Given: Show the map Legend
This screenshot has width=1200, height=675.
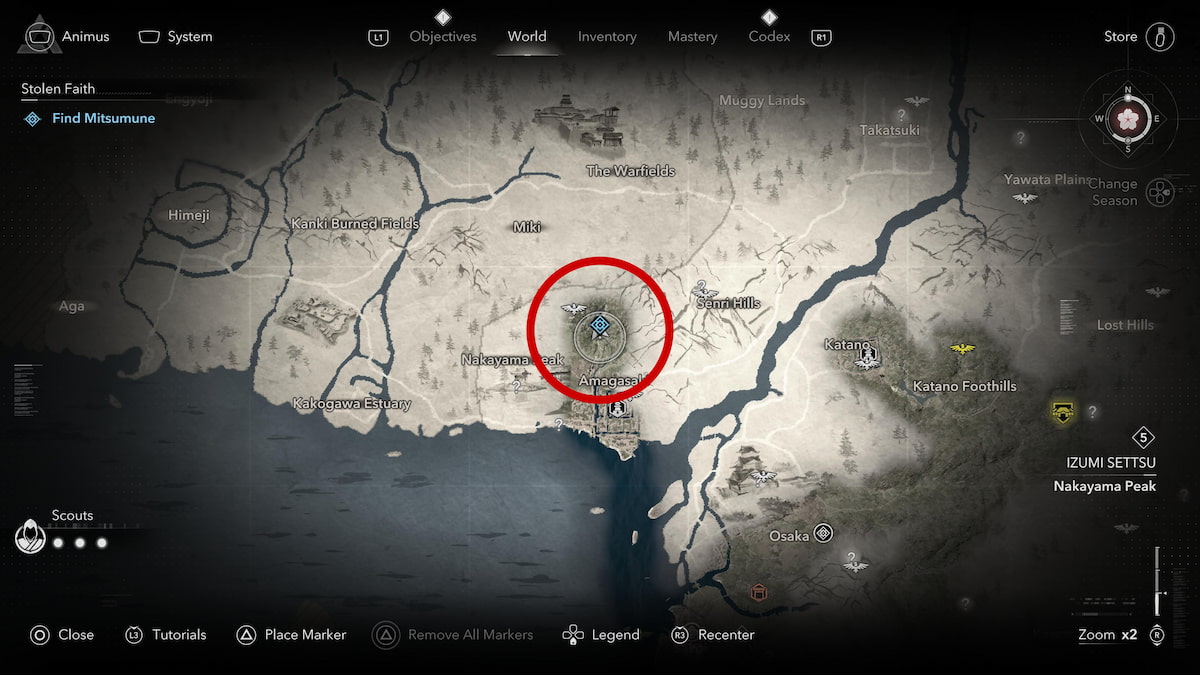Looking at the screenshot, I should point(601,635).
